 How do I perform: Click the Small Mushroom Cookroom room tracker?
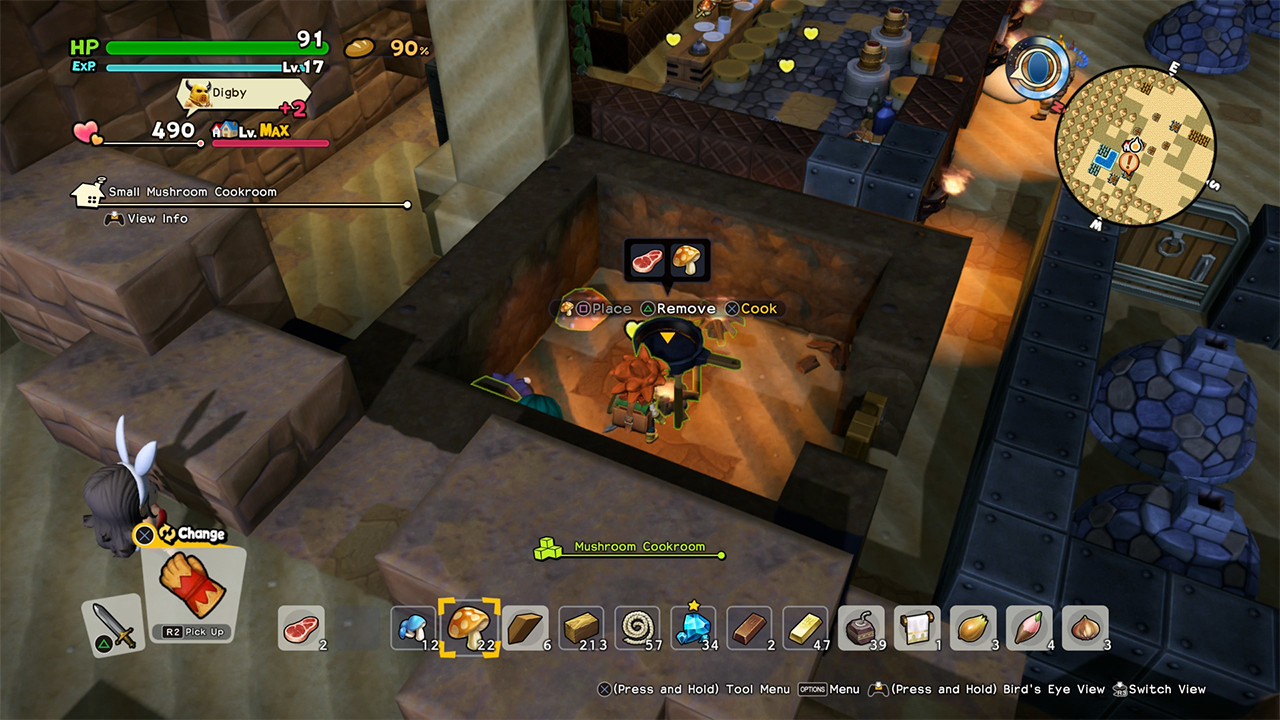click(x=192, y=192)
